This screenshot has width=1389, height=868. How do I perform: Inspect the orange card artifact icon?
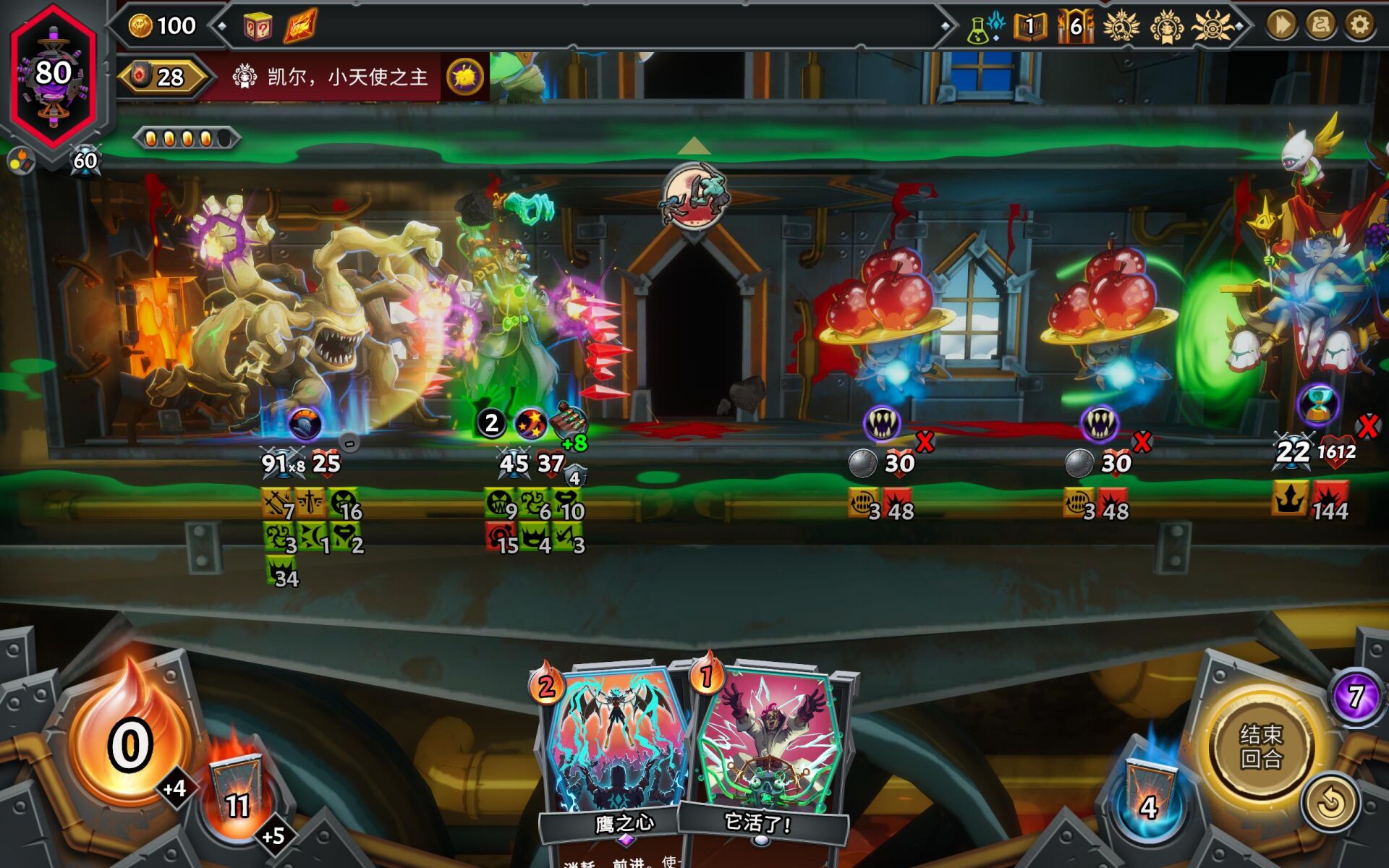pyautogui.click(x=300, y=27)
